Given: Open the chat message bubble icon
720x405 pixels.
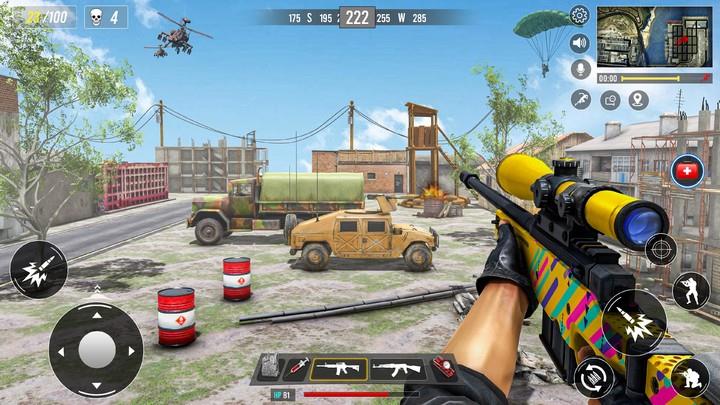Looking at the screenshot, I should (x=609, y=99).
